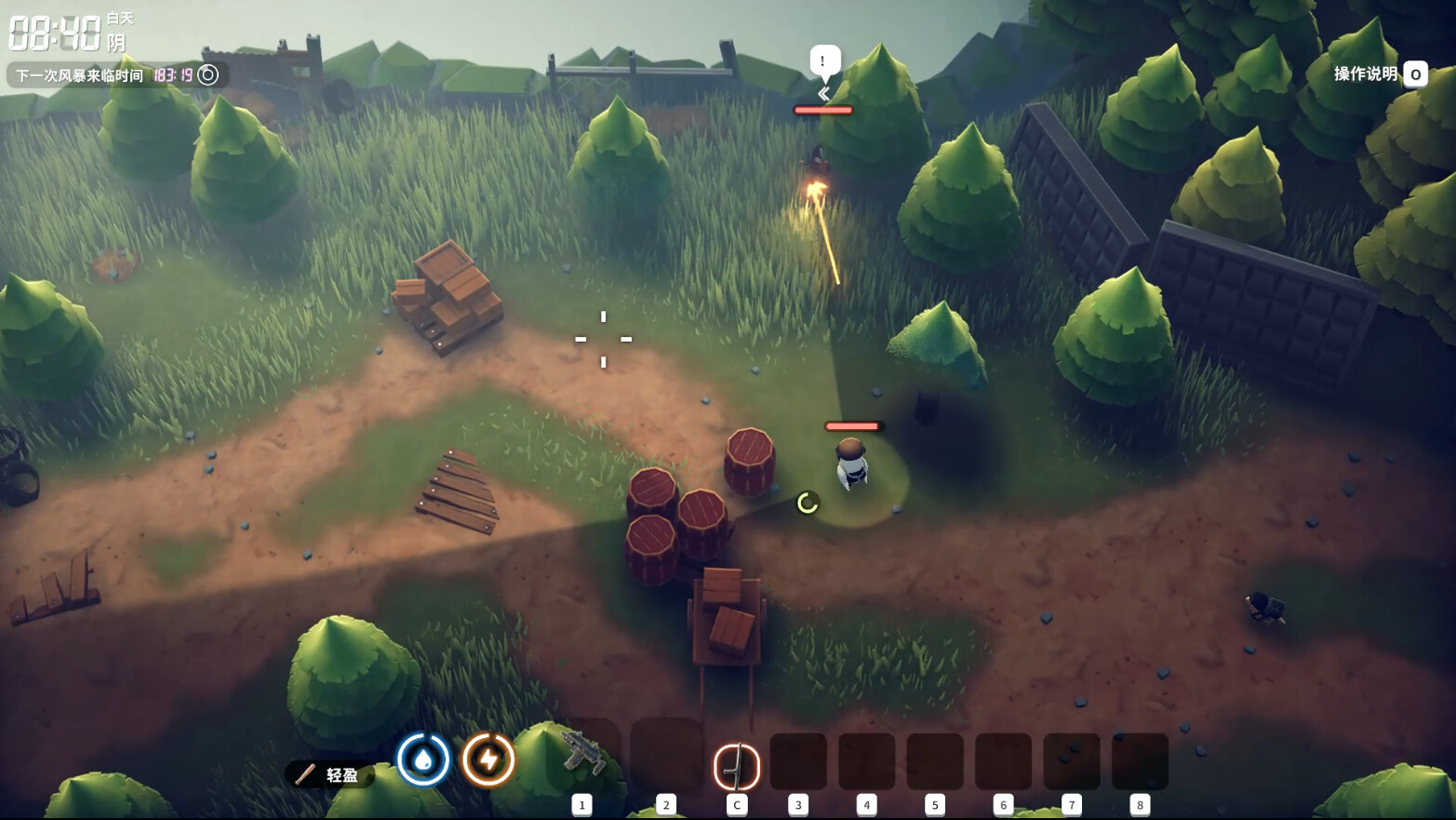Viewport: 1456px width, 820px height.
Task: Equip the melee weapon in slot C
Action: (x=736, y=766)
